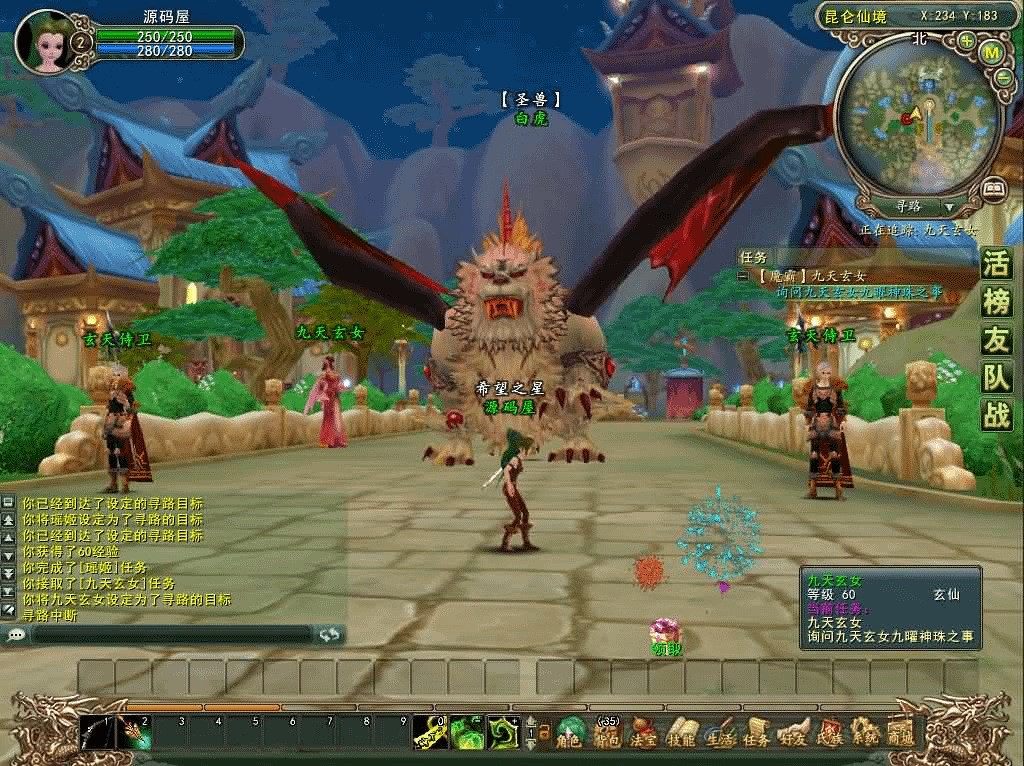Click the chat input field
1024x766 pixels.
pyautogui.click(x=170, y=634)
